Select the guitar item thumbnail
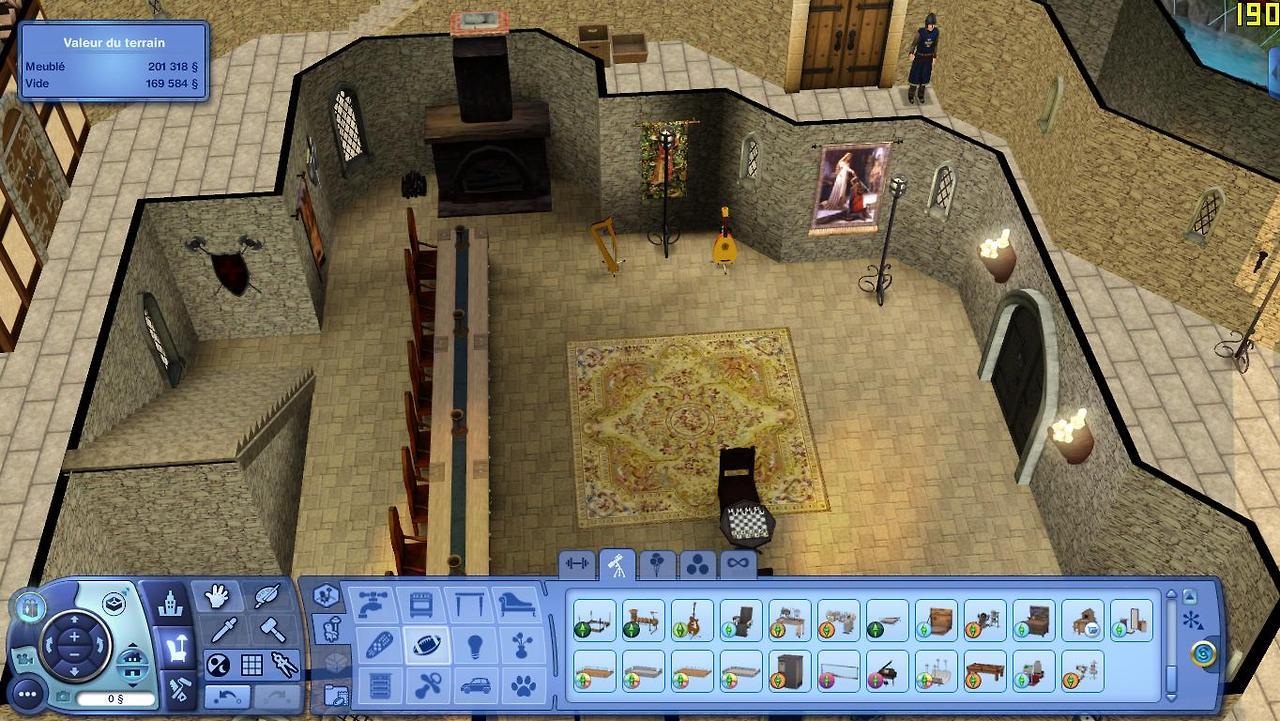The height and width of the screenshot is (721, 1280). pyautogui.click(x=692, y=620)
